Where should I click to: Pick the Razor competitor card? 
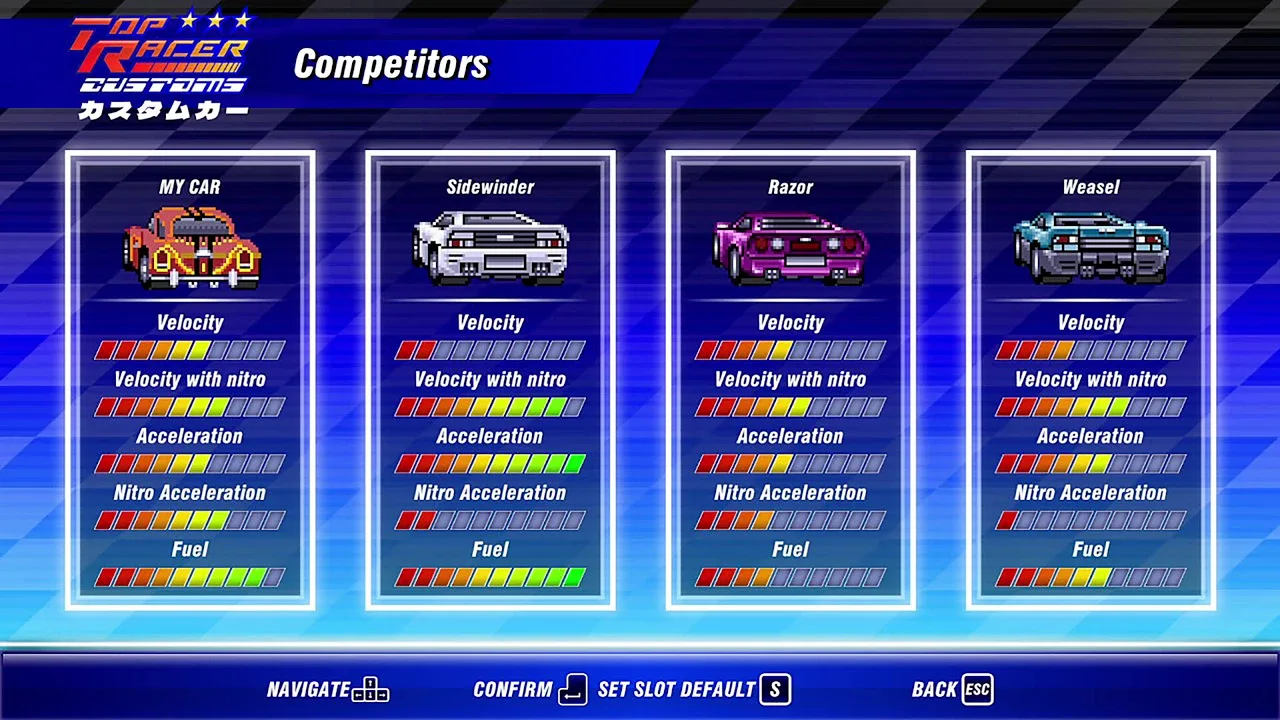(790, 380)
